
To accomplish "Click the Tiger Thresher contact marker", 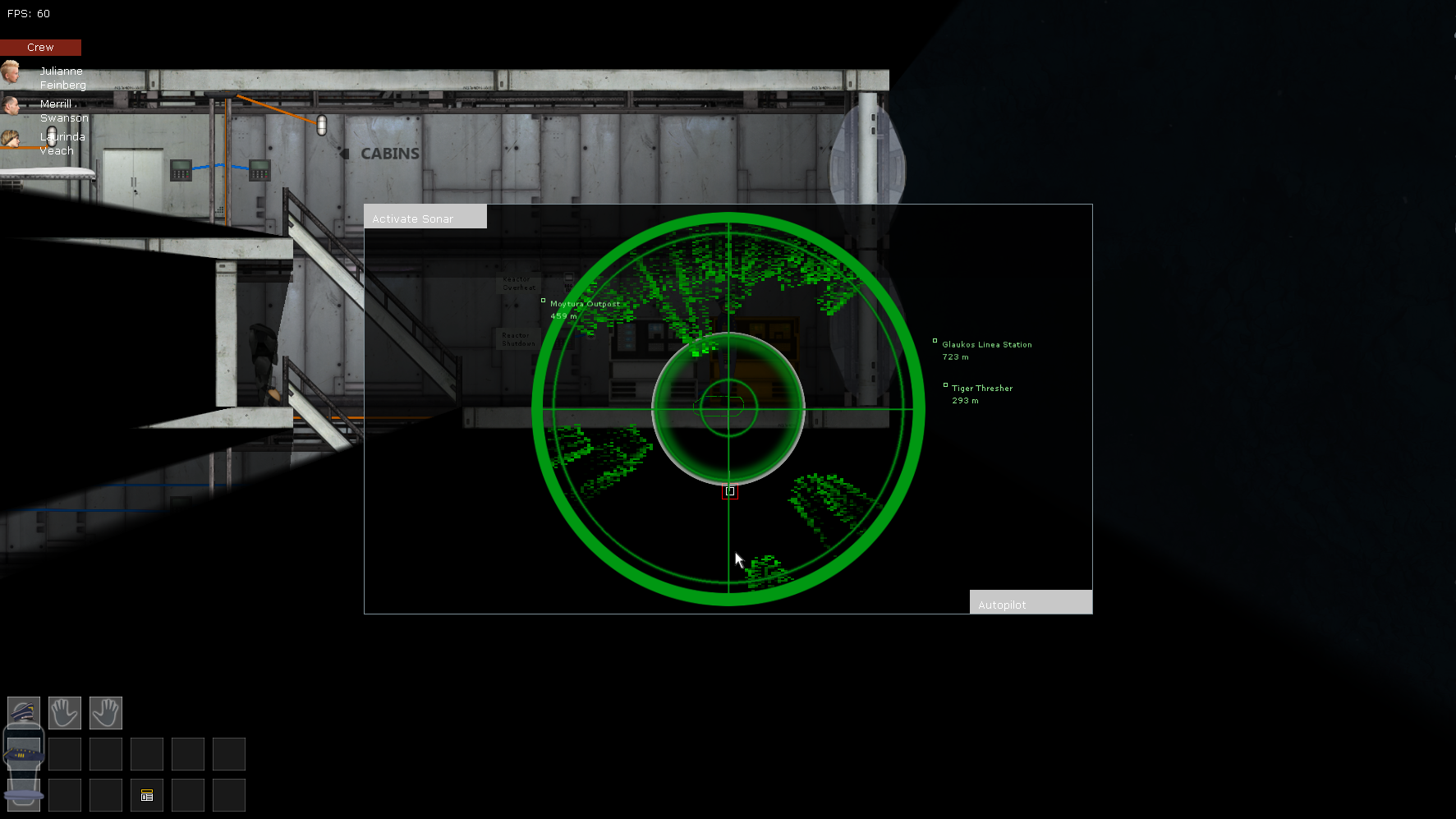I will click(x=946, y=385).
